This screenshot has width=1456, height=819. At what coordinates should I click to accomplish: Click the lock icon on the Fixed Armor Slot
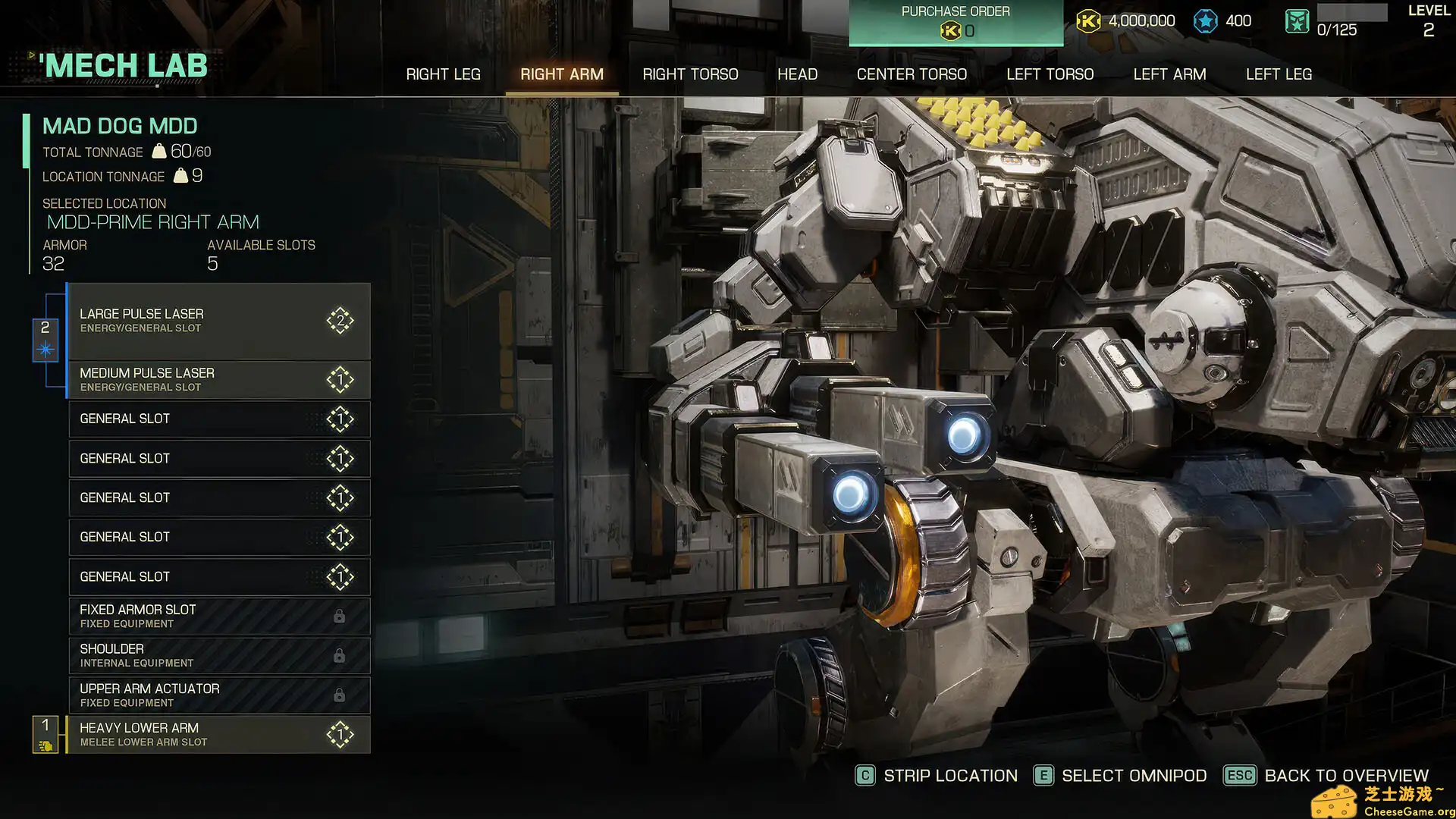[x=340, y=615]
